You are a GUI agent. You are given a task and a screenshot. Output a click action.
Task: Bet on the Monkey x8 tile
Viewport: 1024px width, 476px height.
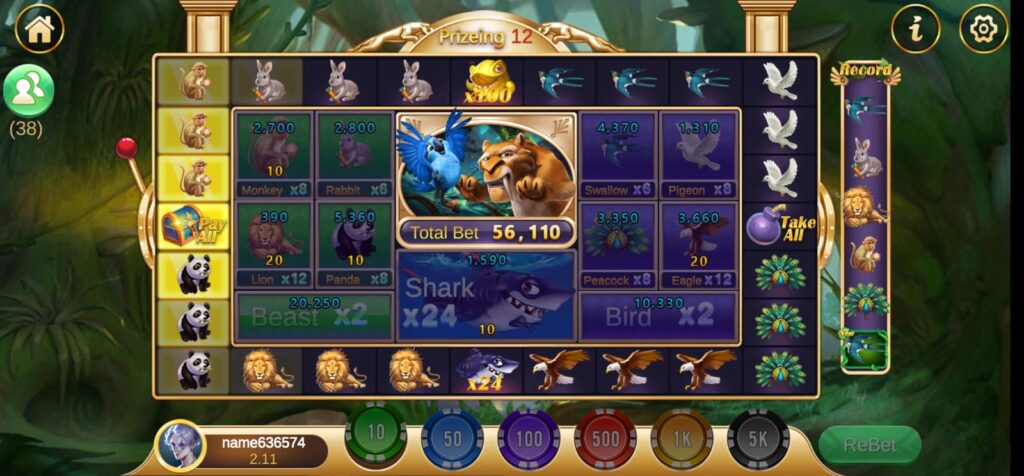273,155
